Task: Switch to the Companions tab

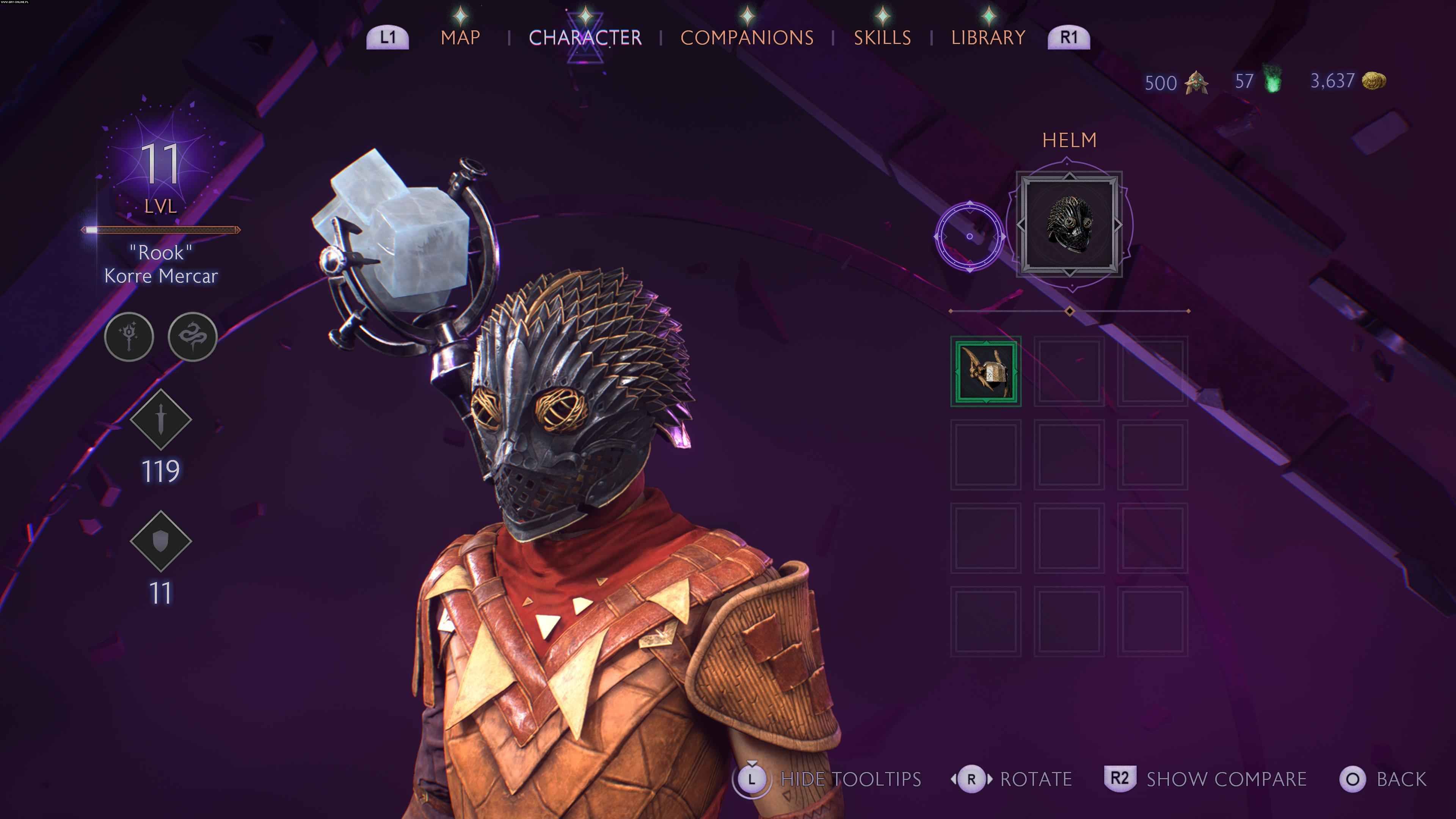Action: click(747, 37)
